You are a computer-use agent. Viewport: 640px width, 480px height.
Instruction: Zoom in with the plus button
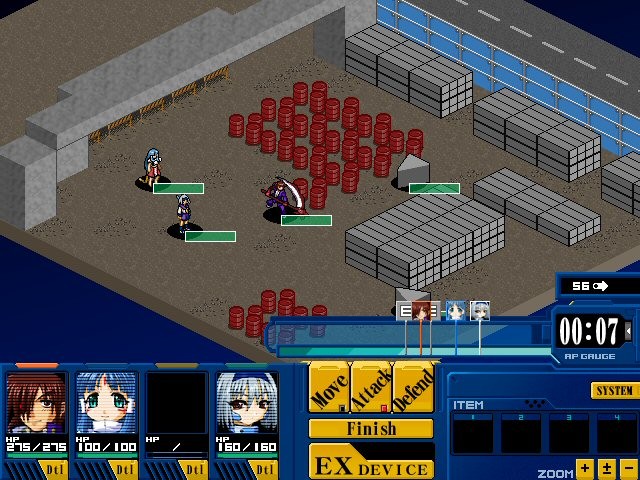coord(585,467)
